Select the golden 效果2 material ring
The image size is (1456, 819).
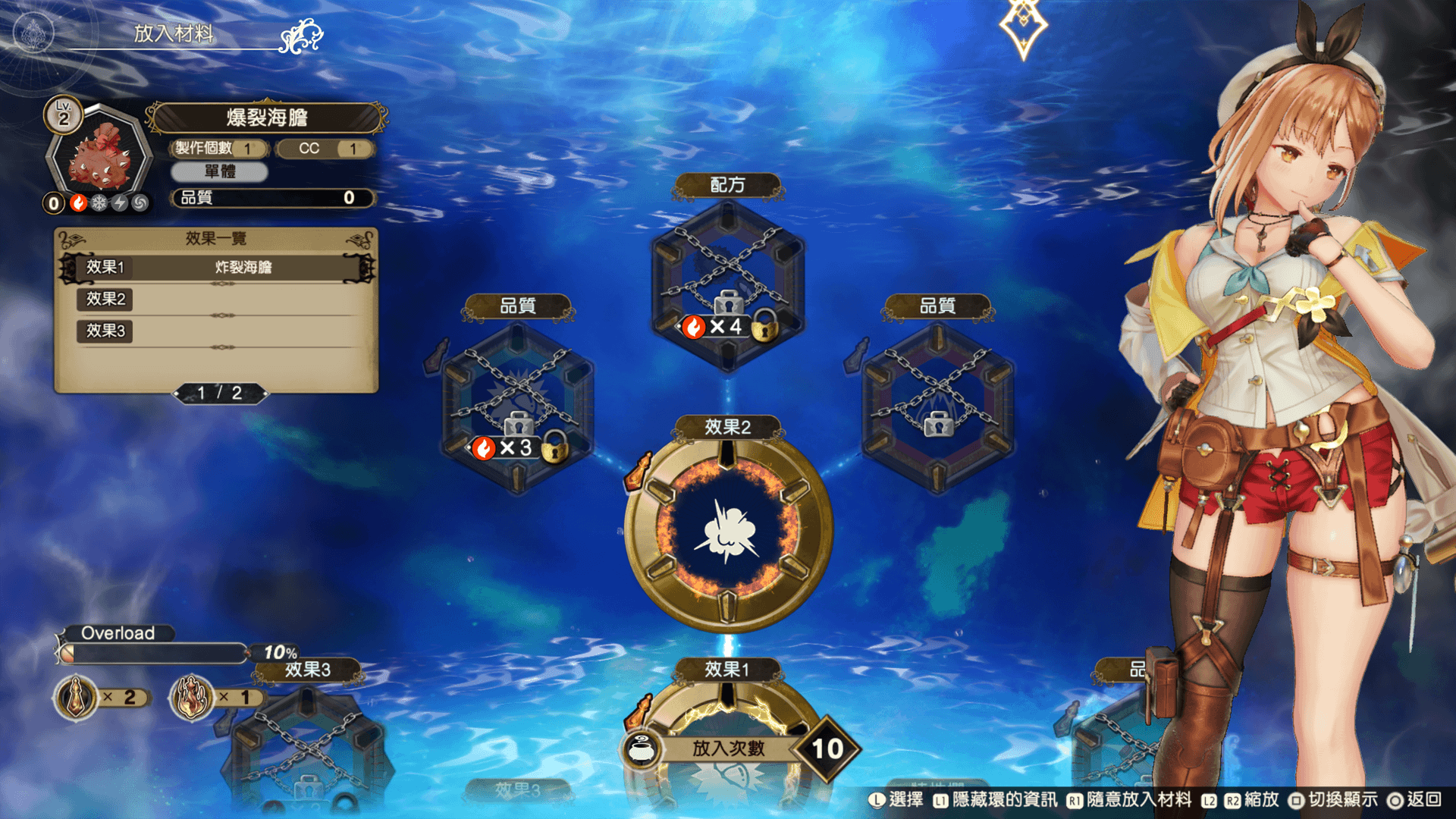728,531
